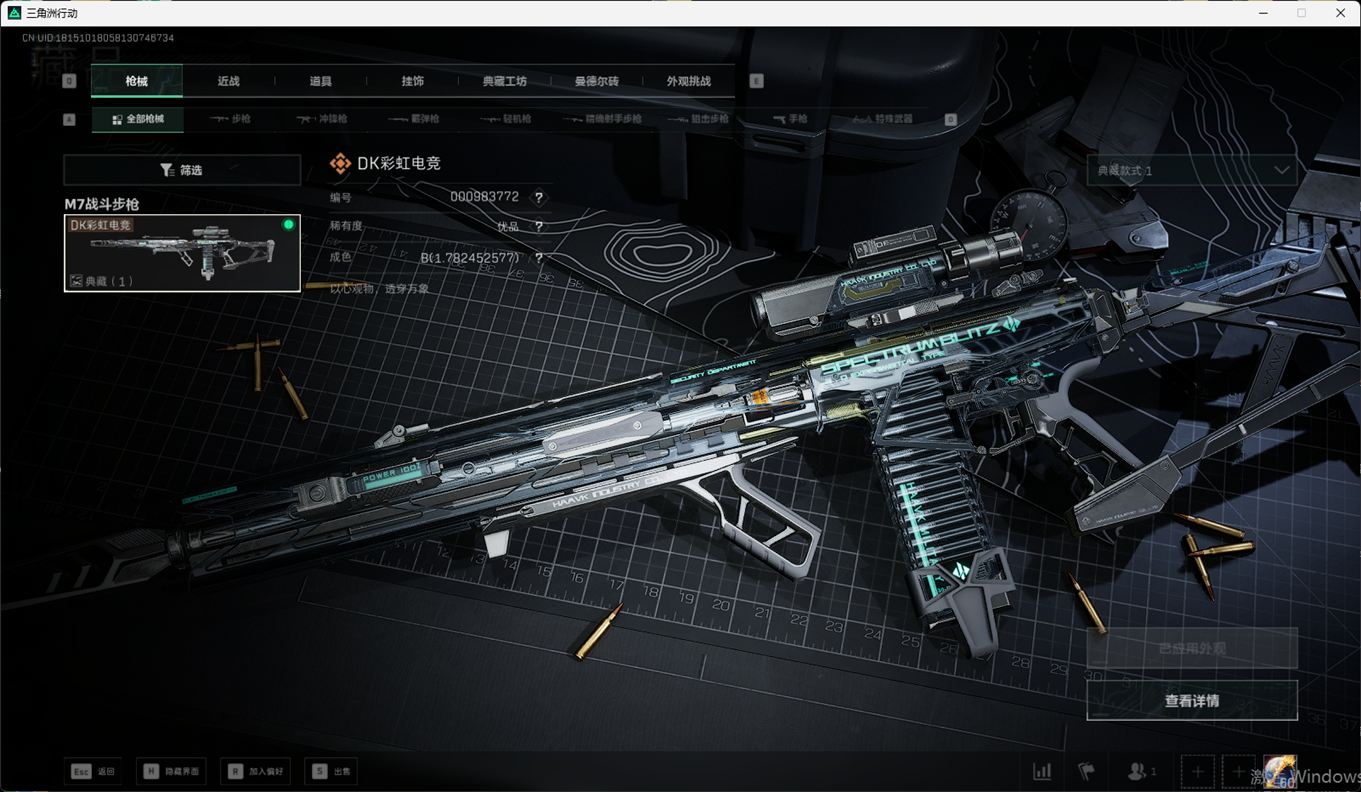This screenshot has width=1361, height=792.
Task: Switch to the 外观挑战 tab
Action: coord(689,81)
